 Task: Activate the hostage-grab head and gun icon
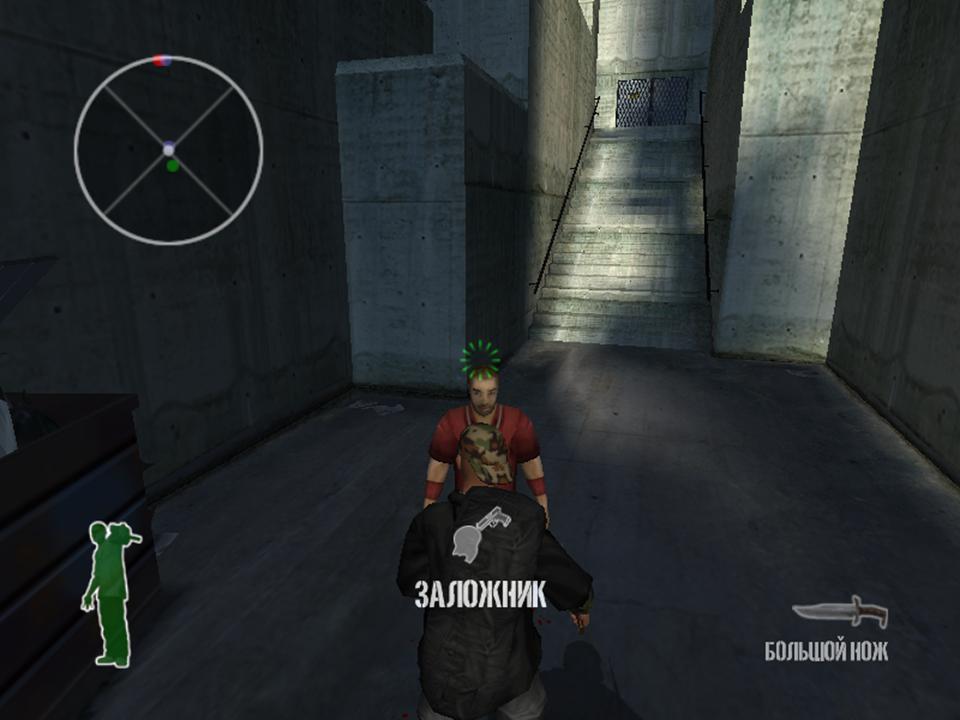coord(475,533)
